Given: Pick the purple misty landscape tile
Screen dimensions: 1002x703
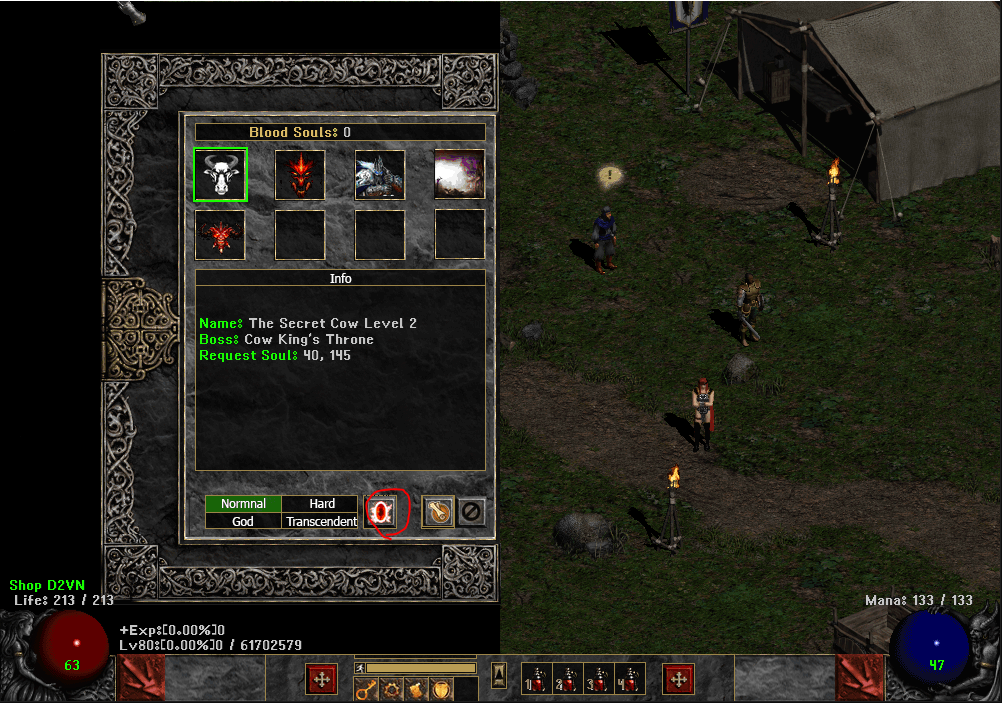Looking at the screenshot, I should (460, 175).
